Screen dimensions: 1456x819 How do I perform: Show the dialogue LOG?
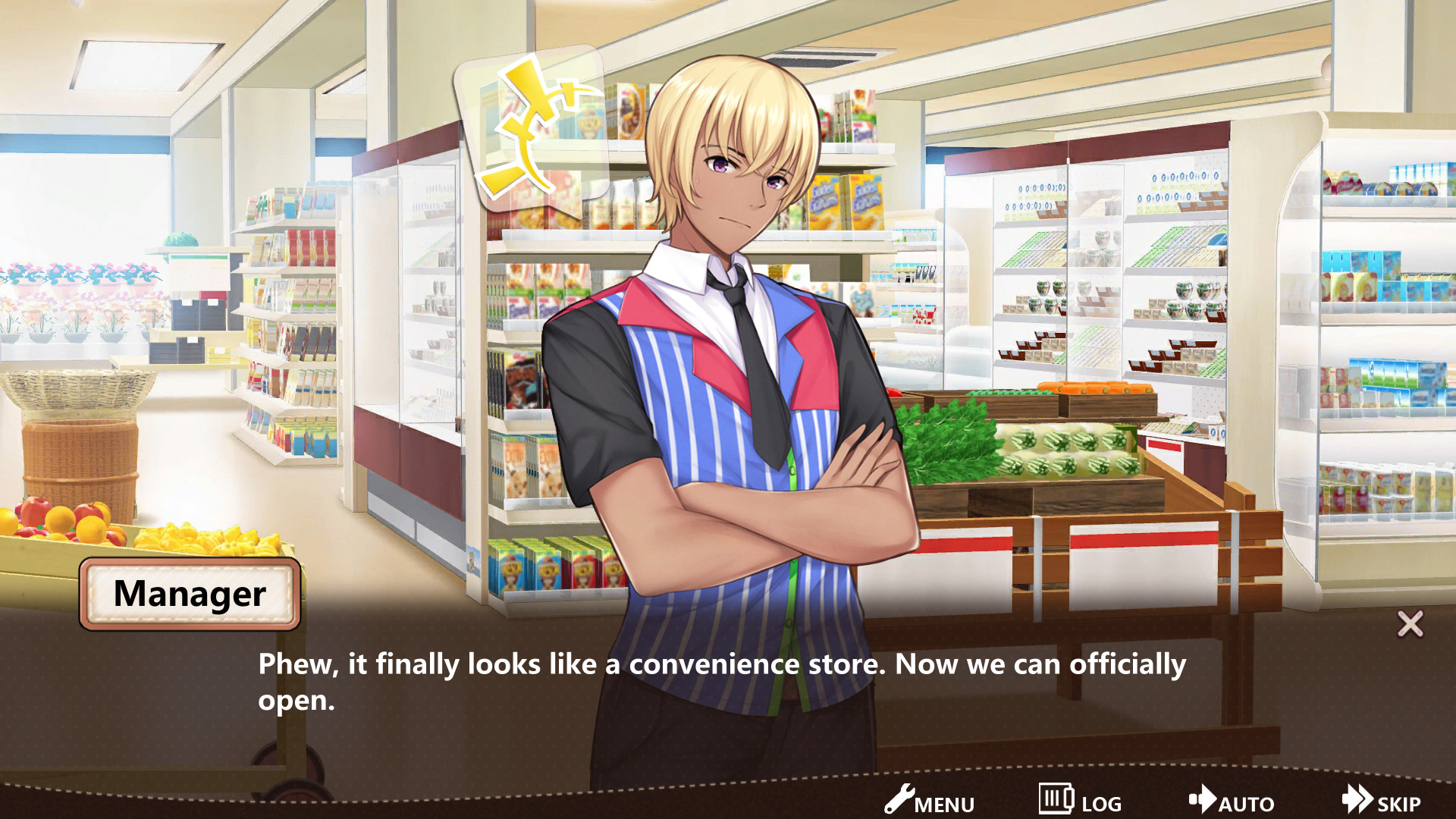click(1080, 801)
